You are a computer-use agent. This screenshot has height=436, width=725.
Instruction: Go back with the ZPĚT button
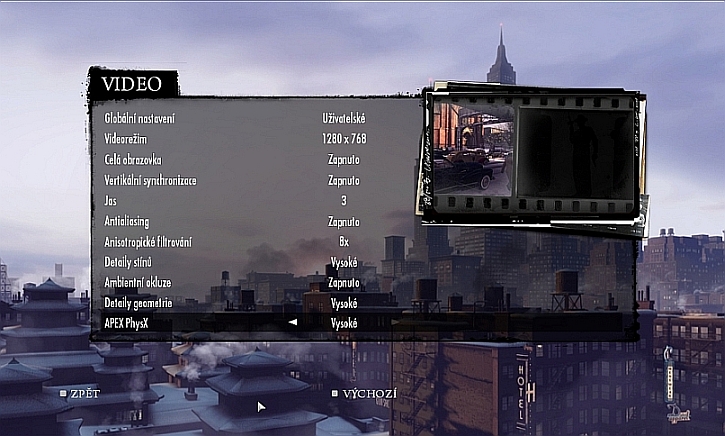click(83, 393)
